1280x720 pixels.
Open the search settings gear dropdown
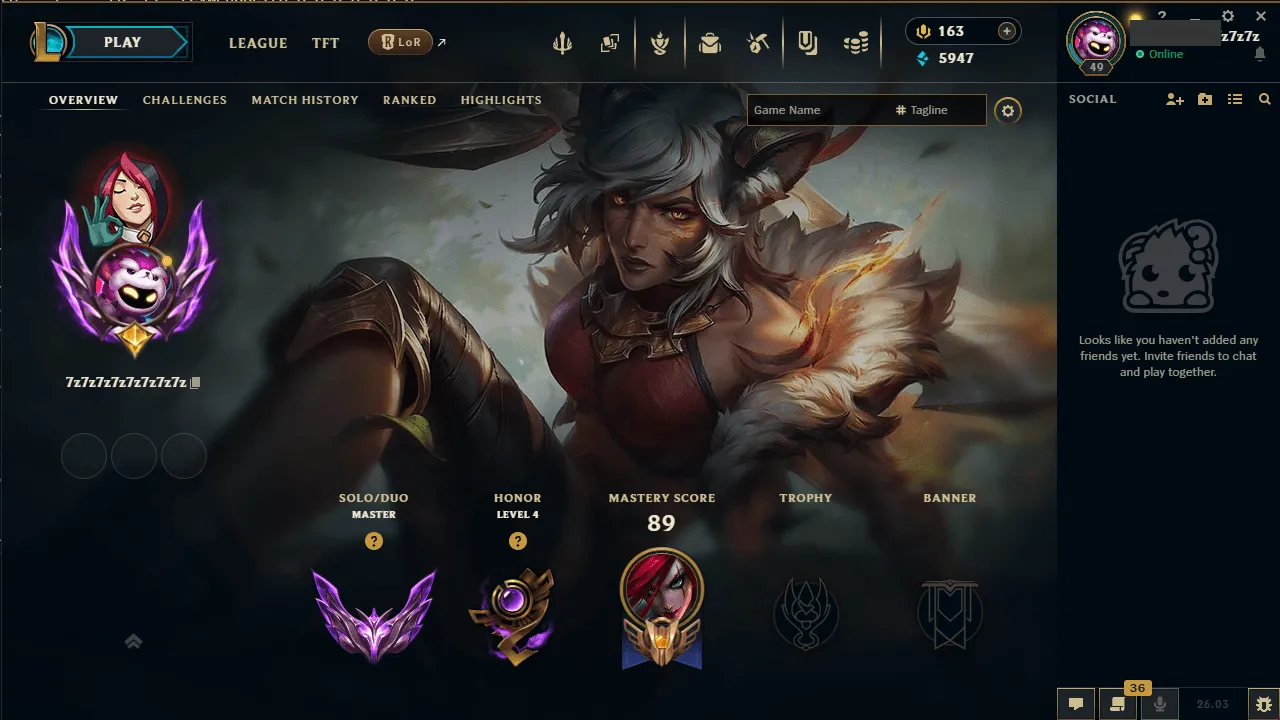pyautogui.click(x=1008, y=110)
